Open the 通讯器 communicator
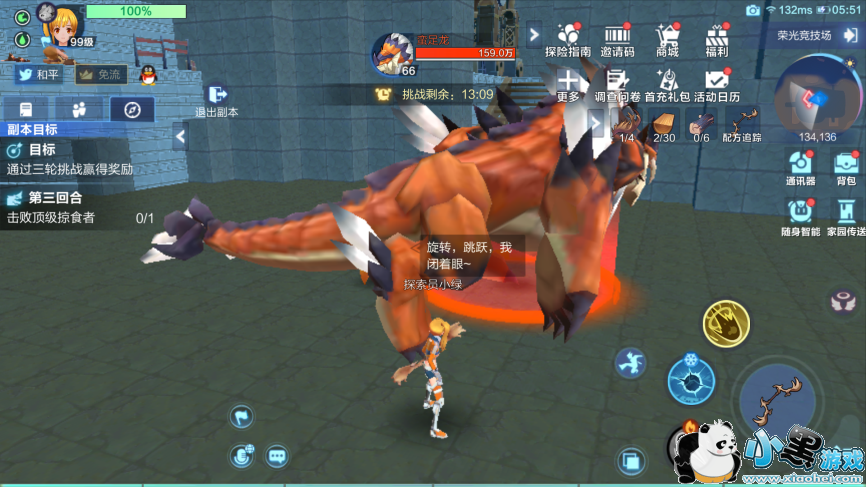The width and height of the screenshot is (866, 487). point(800,167)
